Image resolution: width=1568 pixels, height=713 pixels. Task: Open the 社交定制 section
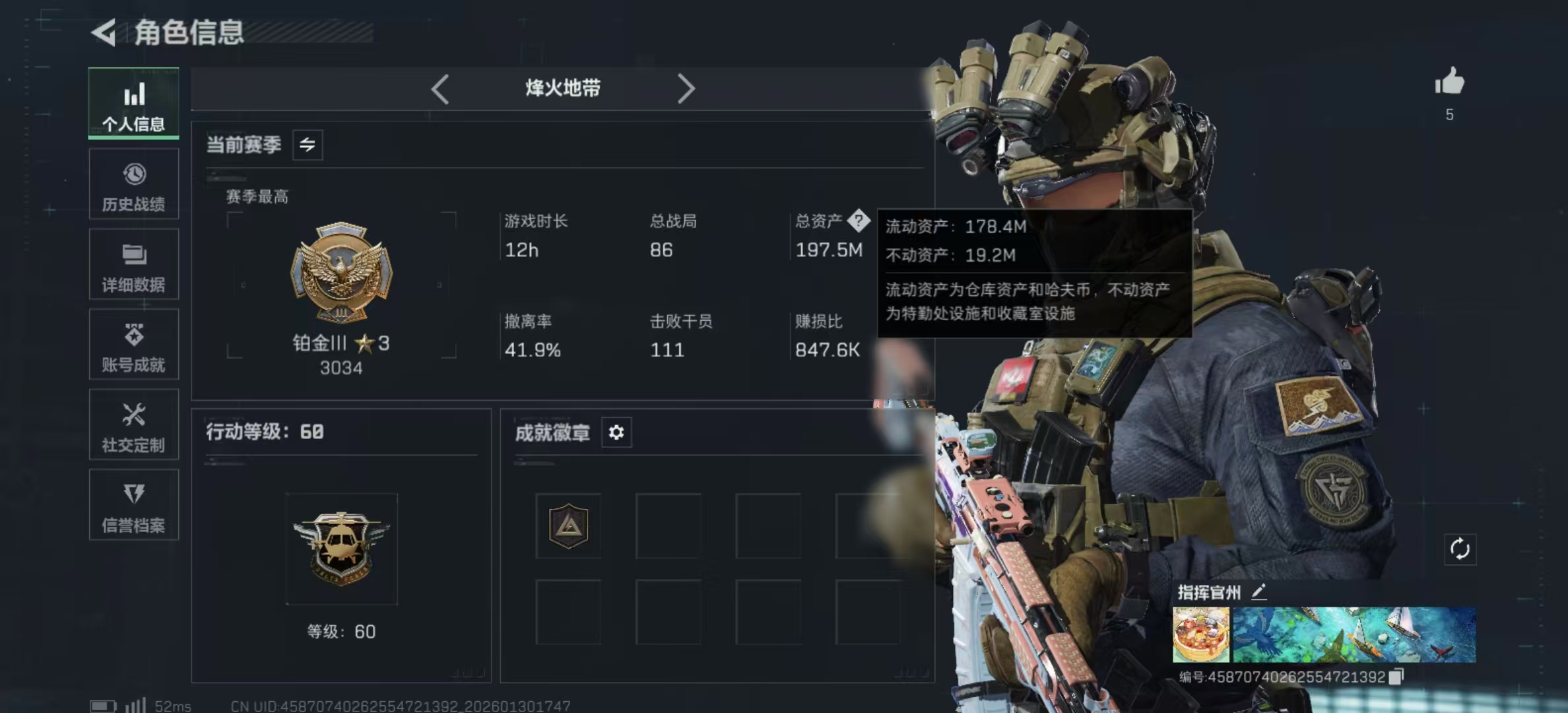(x=134, y=425)
